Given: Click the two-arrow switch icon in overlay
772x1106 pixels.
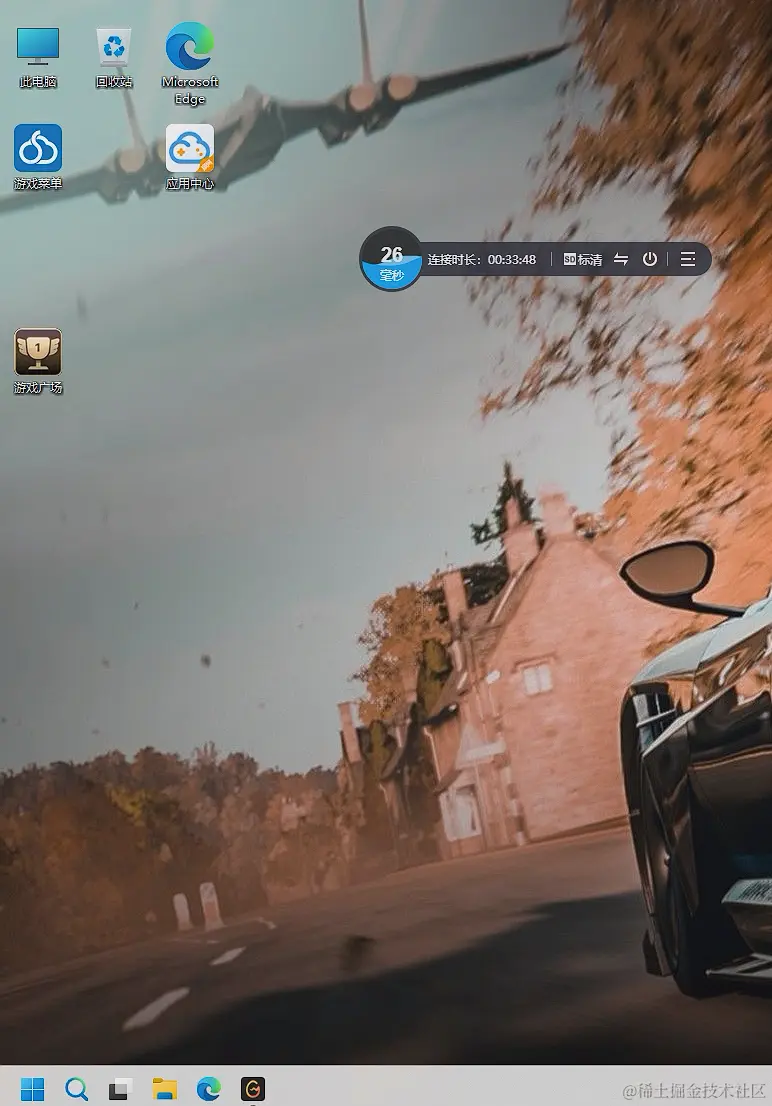Looking at the screenshot, I should (621, 260).
